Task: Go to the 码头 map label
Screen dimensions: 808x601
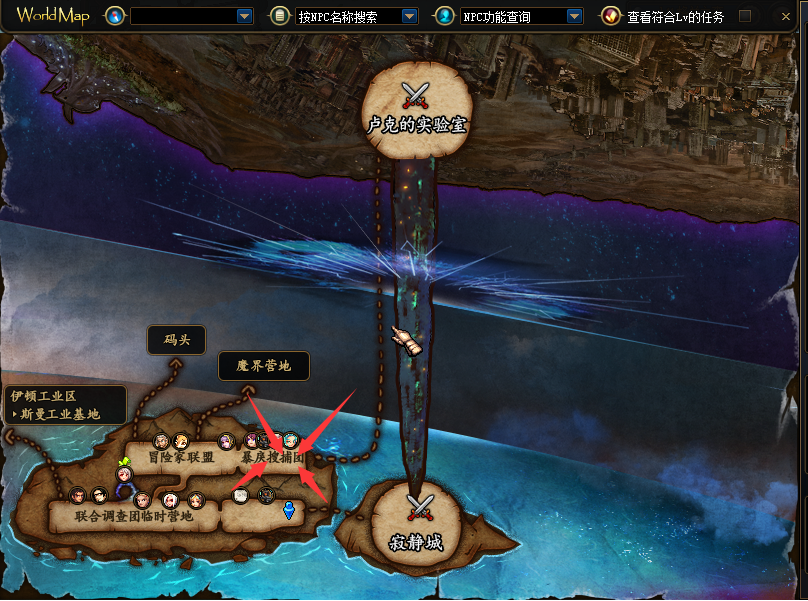Action: click(176, 340)
